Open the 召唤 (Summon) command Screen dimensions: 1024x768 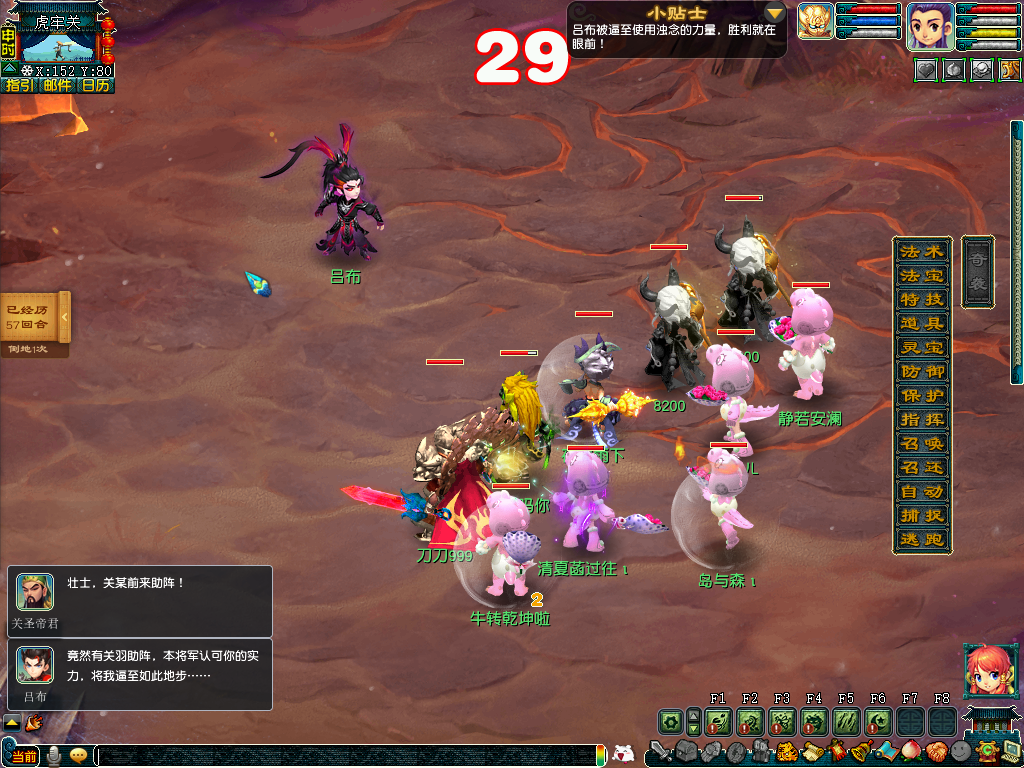921,444
